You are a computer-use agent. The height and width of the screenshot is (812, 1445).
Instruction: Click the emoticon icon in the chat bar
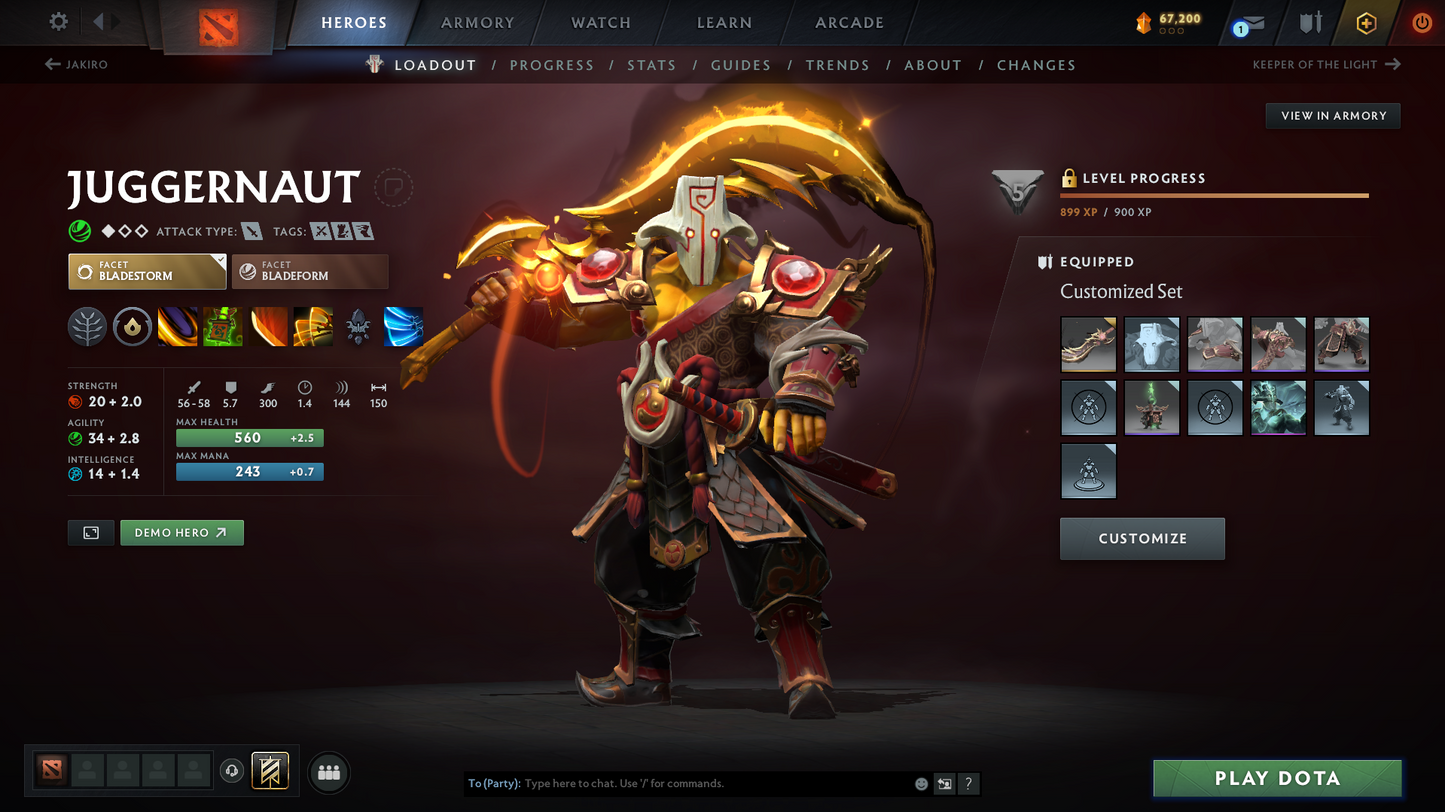(x=921, y=784)
